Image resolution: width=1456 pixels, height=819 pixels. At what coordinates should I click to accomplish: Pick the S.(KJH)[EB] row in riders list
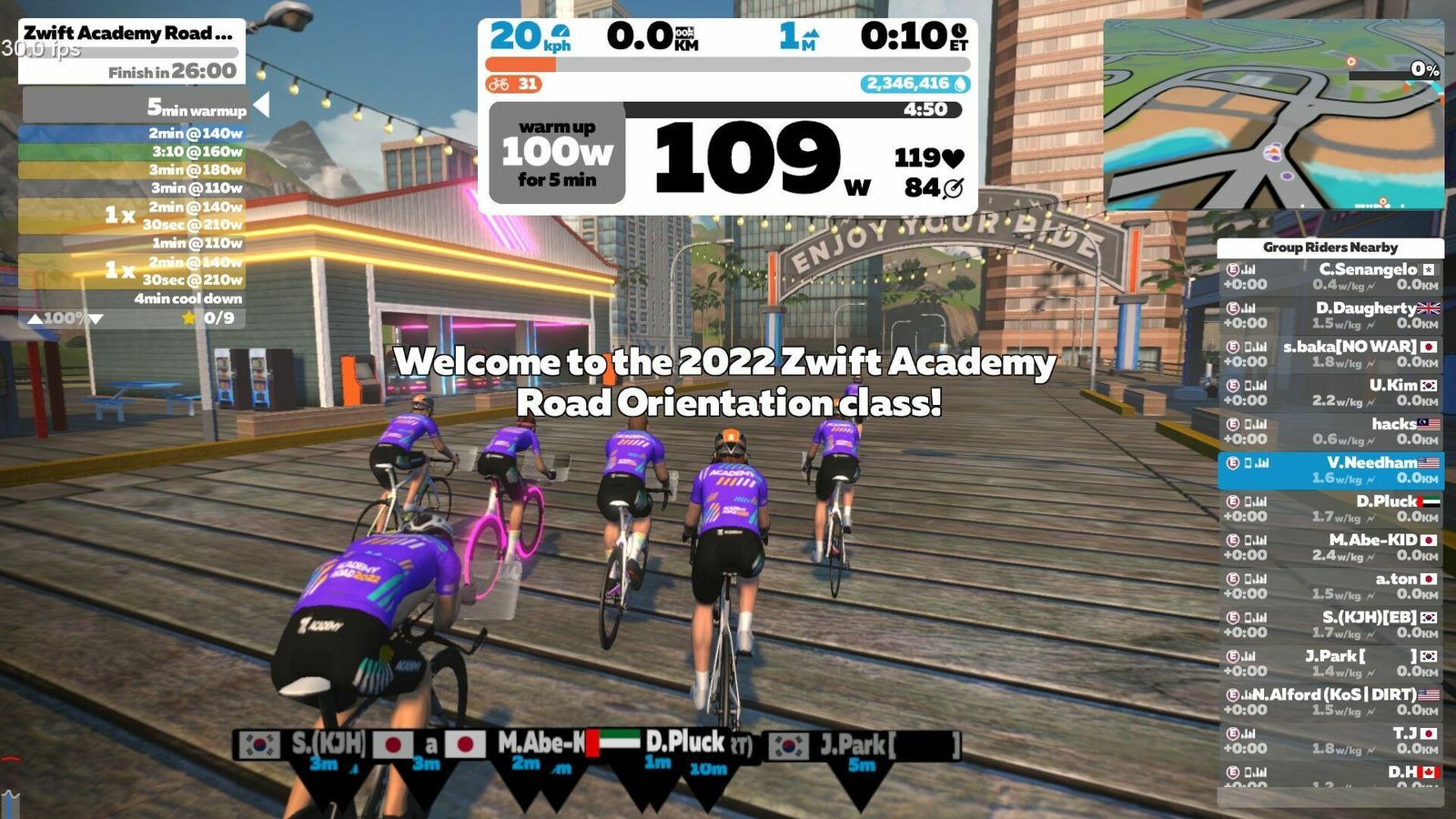click(1330, 625)
